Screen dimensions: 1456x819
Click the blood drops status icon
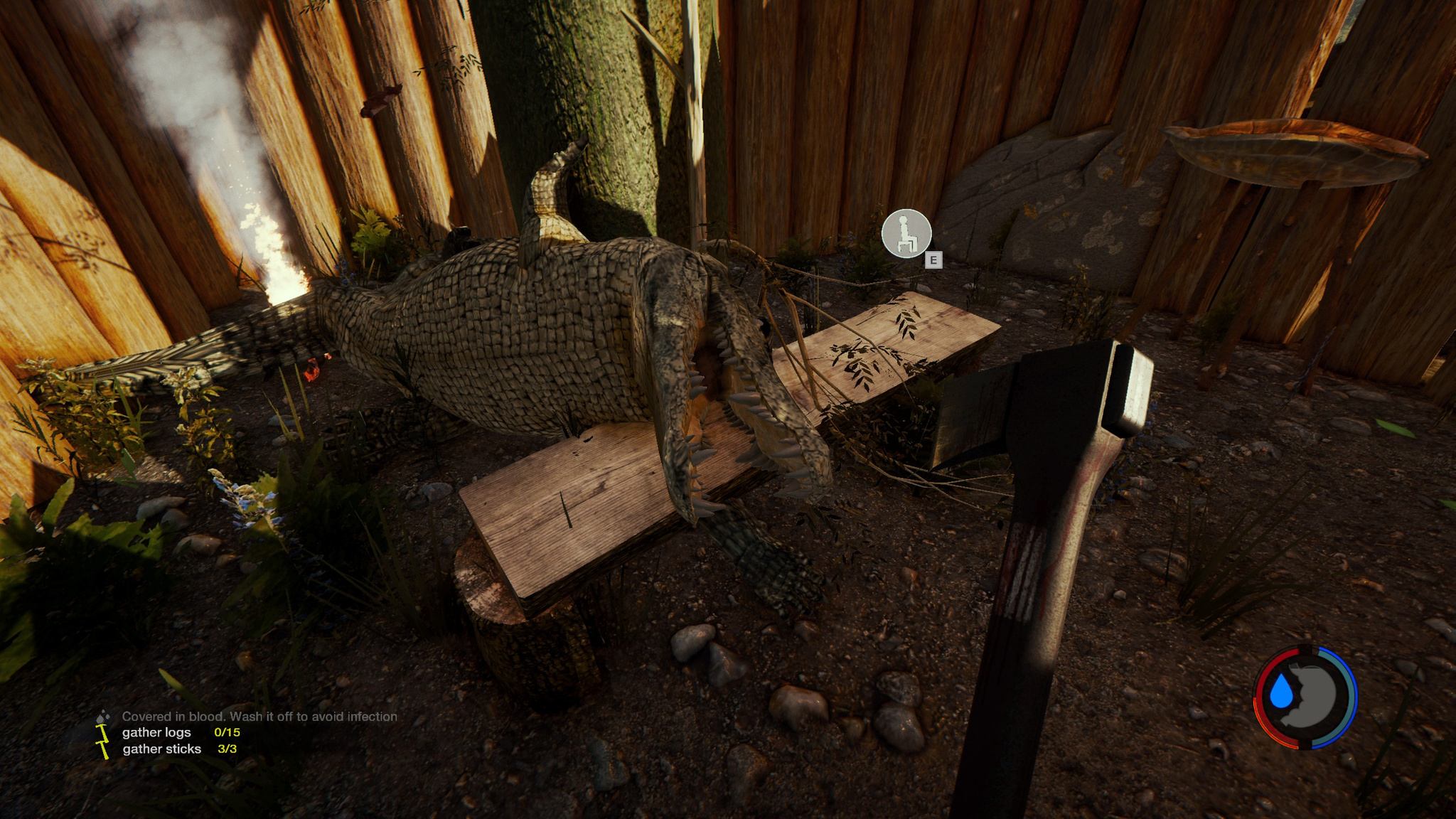(103, 716)
